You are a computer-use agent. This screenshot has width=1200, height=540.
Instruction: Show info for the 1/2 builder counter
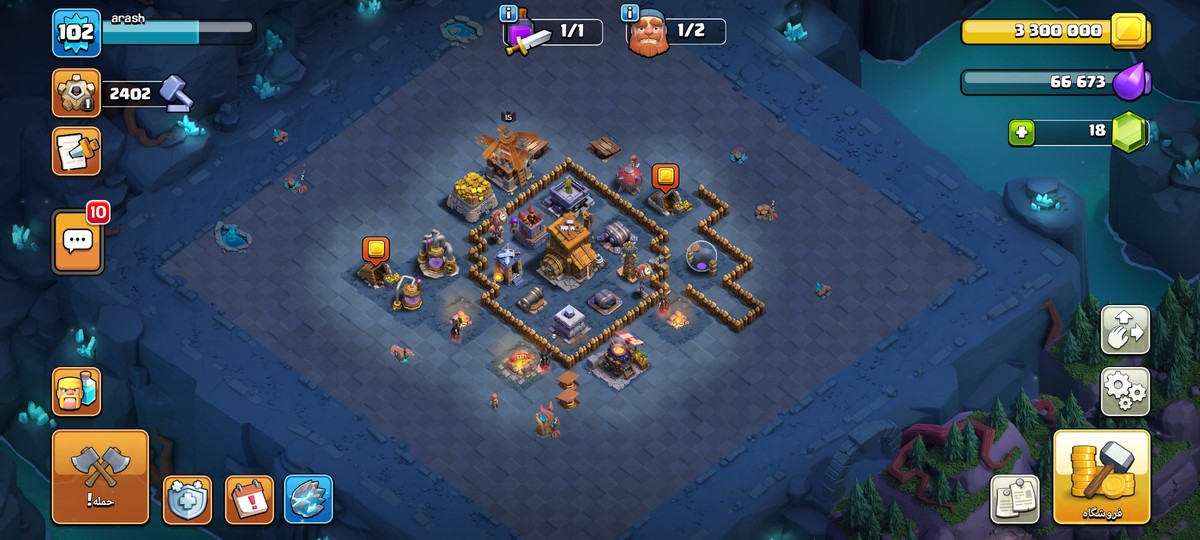pos(630,13)
